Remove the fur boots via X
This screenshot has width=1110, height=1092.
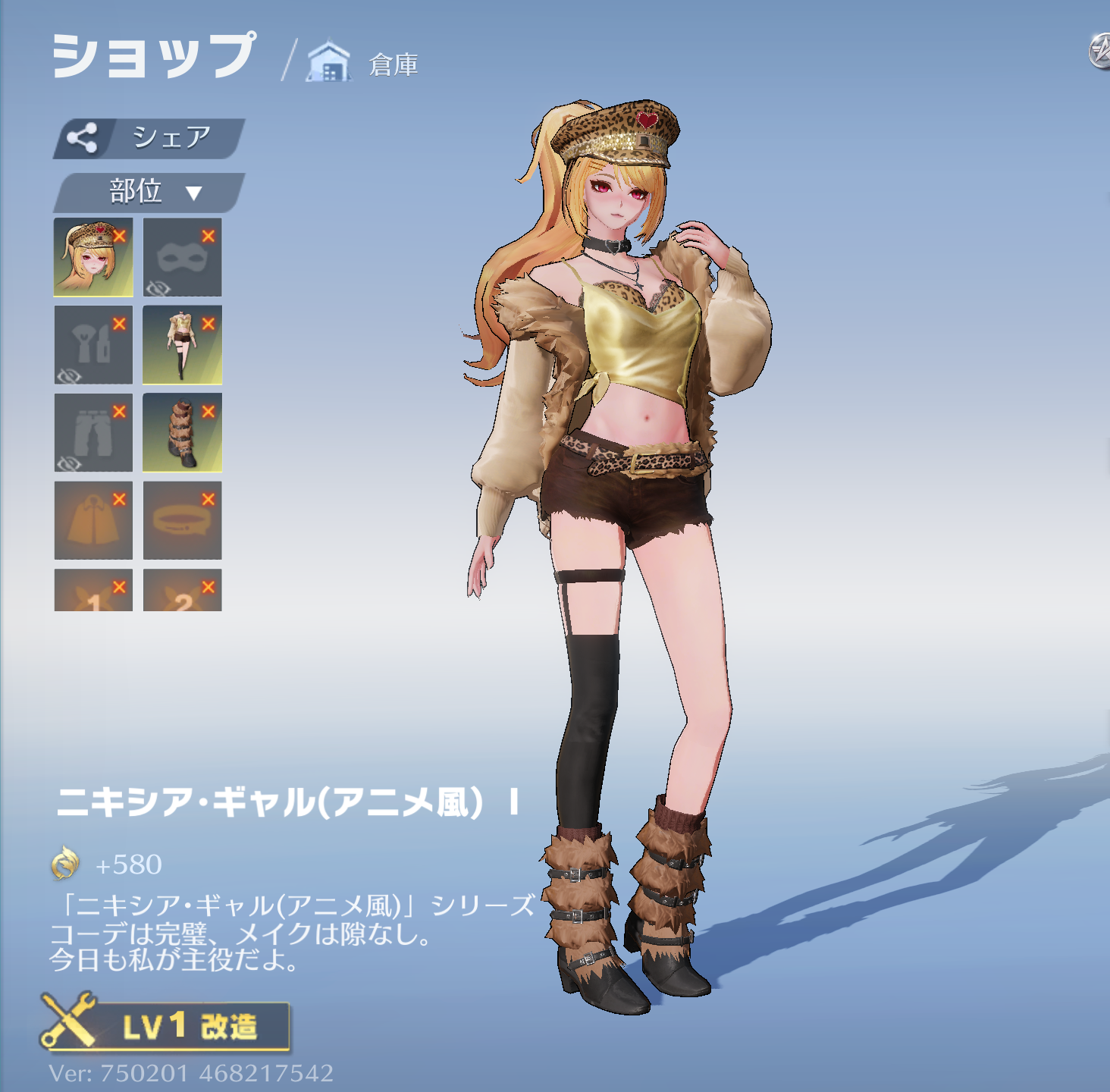209,411
